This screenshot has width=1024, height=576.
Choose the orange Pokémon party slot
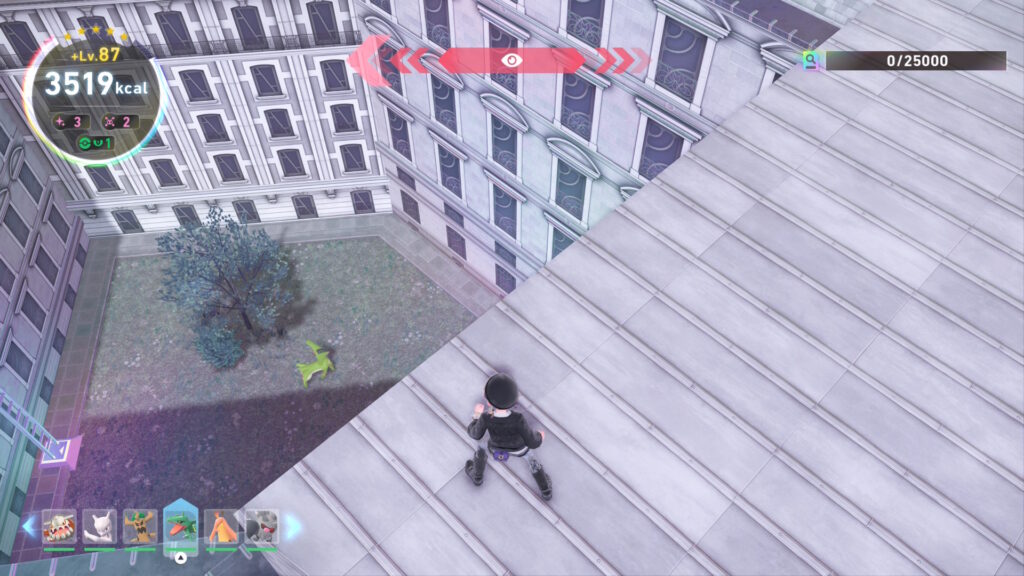pos(221,526)
